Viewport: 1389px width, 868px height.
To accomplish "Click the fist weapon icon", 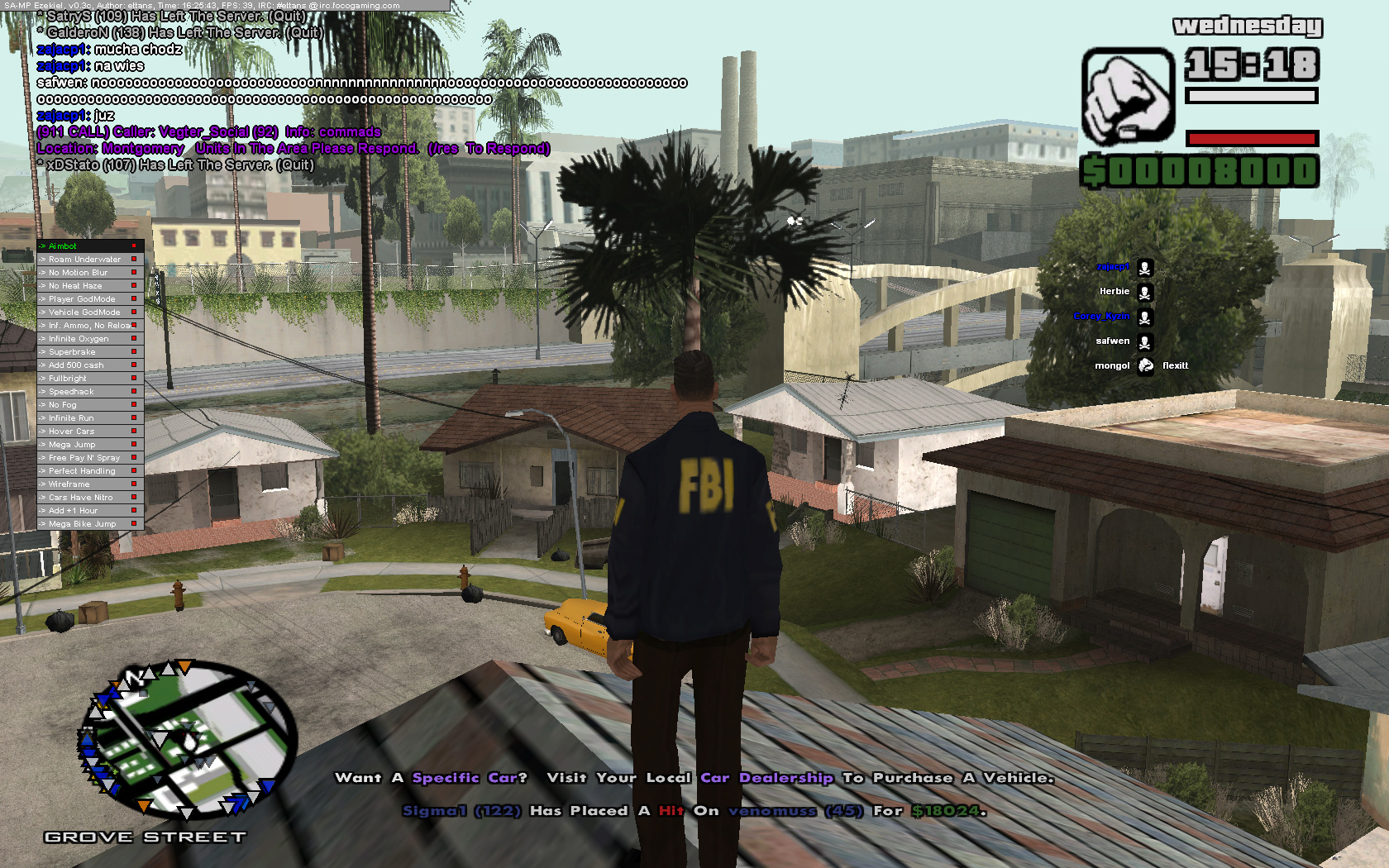I will 1128,96.
